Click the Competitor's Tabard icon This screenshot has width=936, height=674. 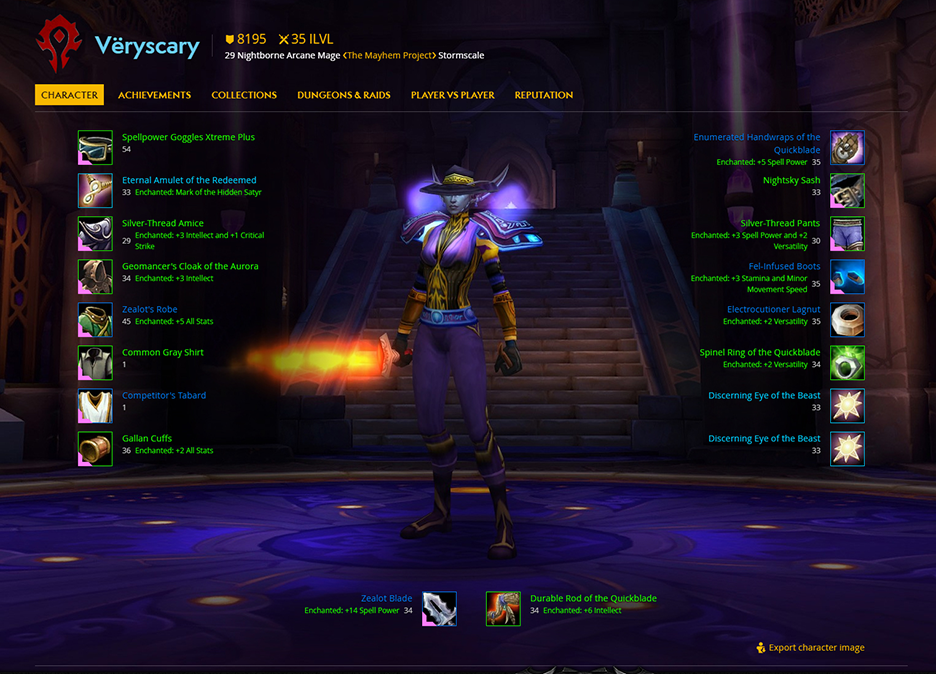point(95,405)
